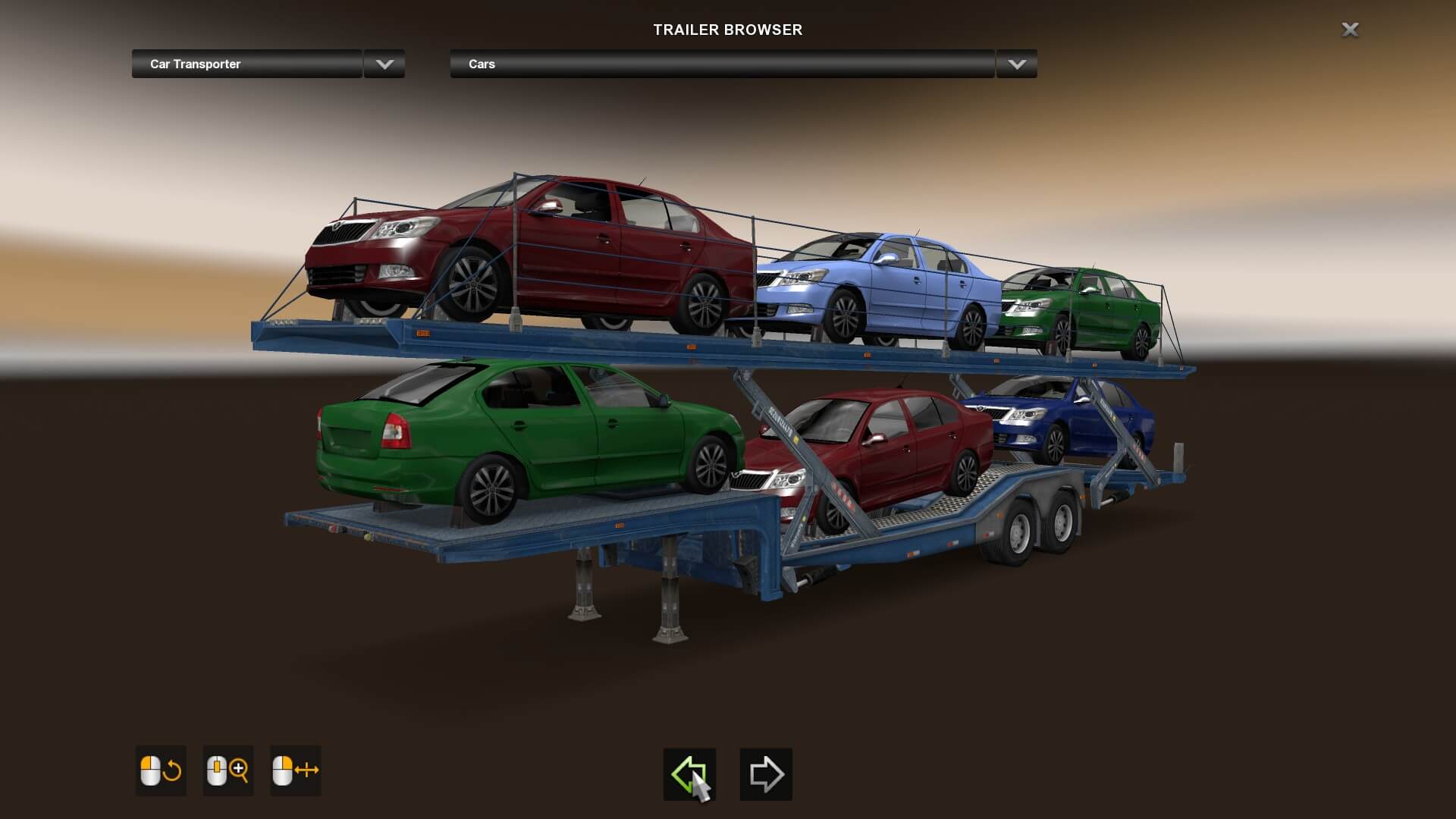The image size is (1456, 819).
Task: Click the Cars dropdown arrow button
Action: [x=1017, y=64]
